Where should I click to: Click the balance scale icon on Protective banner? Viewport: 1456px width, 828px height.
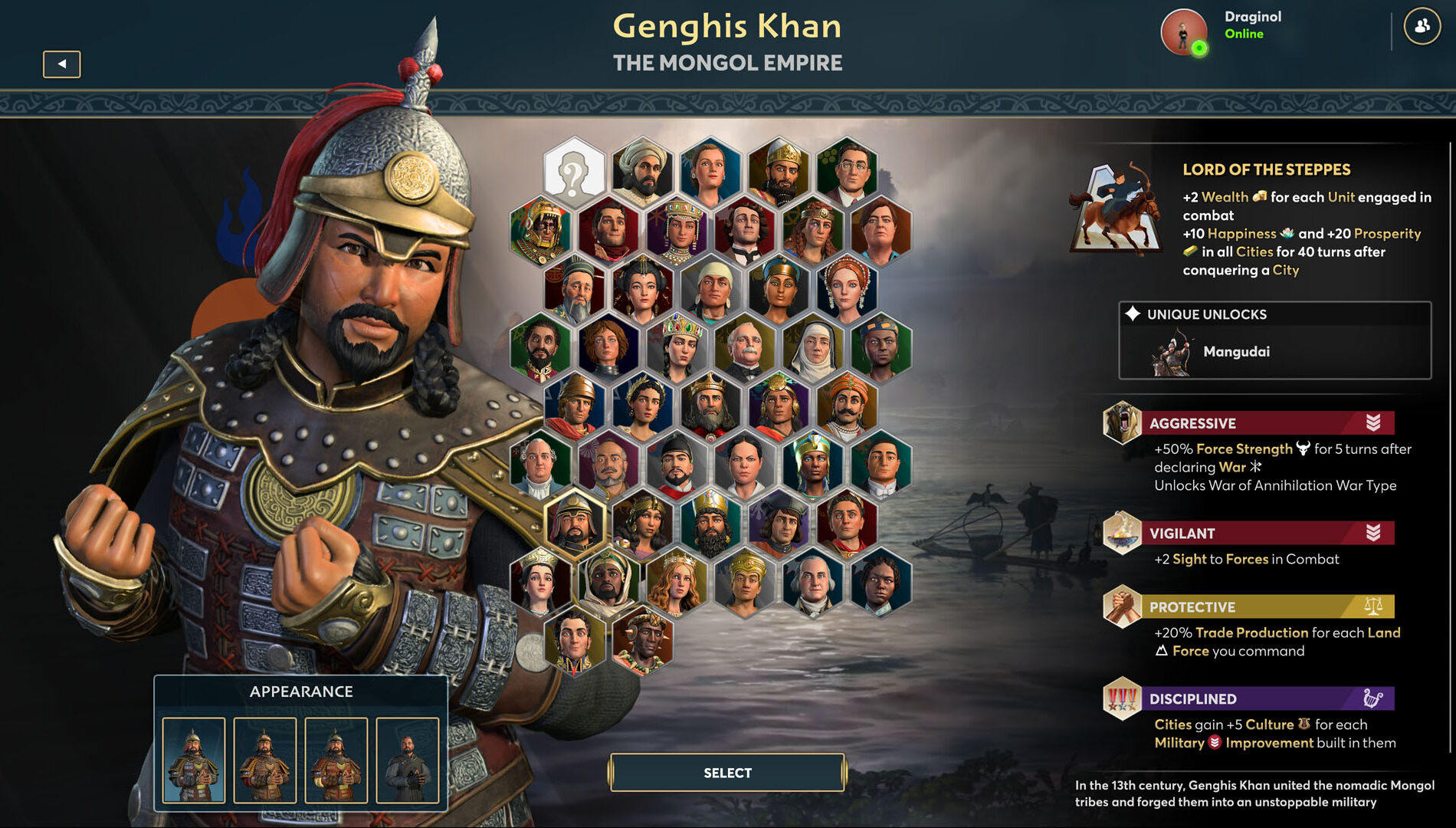[x=1372, y=606]
